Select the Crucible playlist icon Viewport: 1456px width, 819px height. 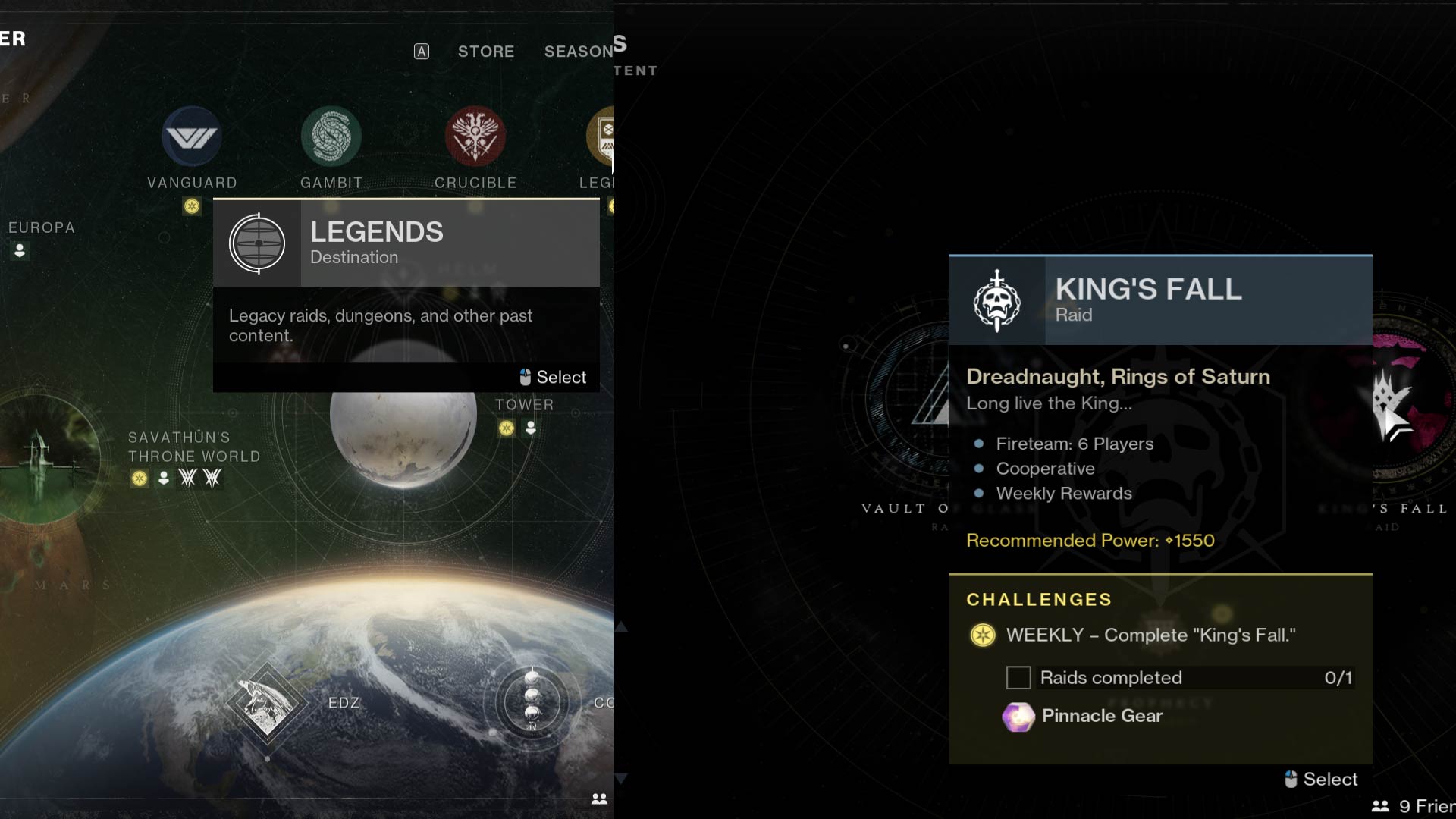point(476,138)
